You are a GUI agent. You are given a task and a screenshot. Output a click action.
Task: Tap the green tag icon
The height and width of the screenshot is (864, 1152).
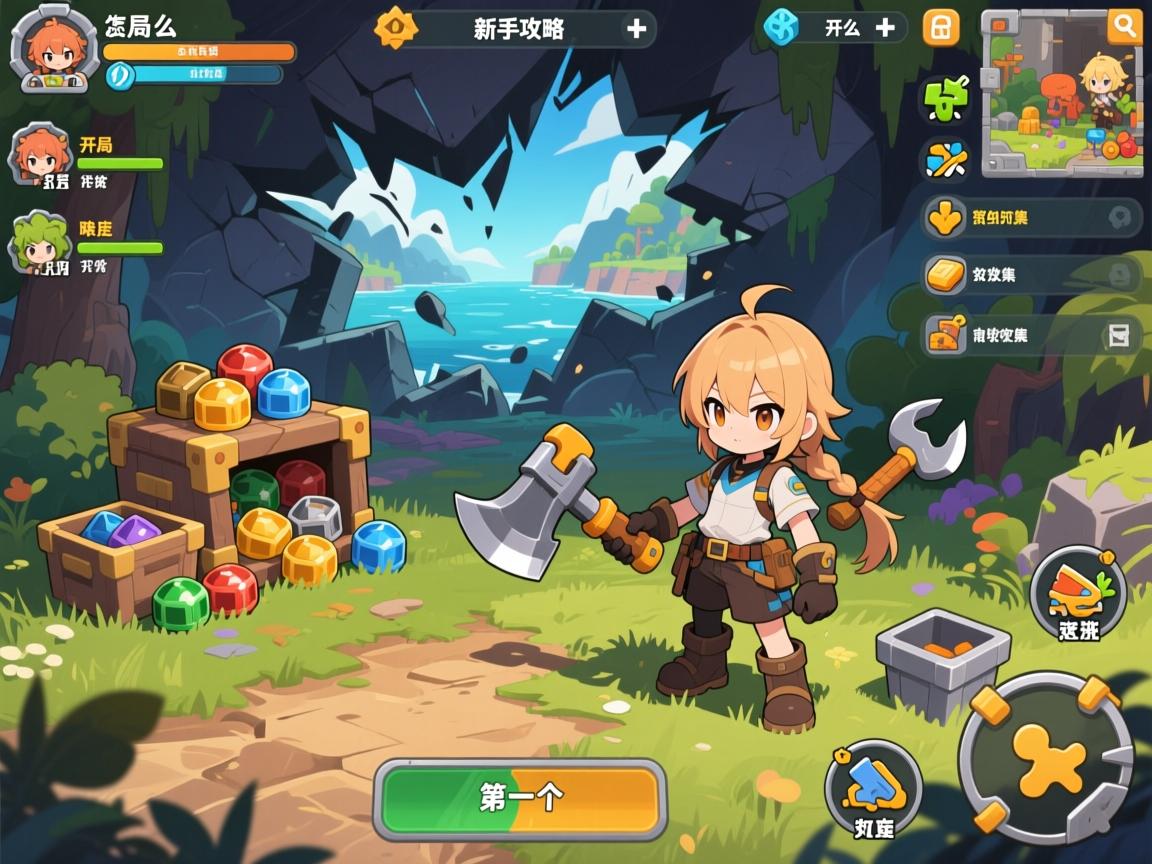[x=945, y=100]
